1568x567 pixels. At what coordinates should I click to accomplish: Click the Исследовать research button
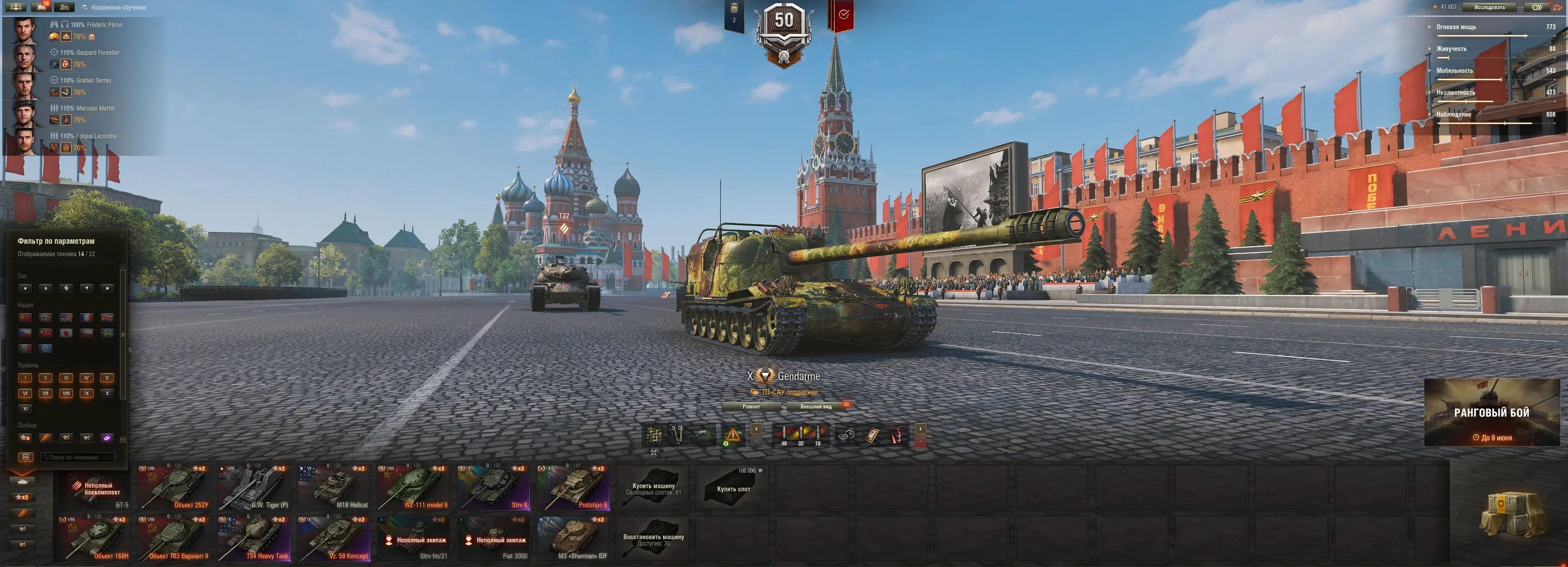point(1490,7)
